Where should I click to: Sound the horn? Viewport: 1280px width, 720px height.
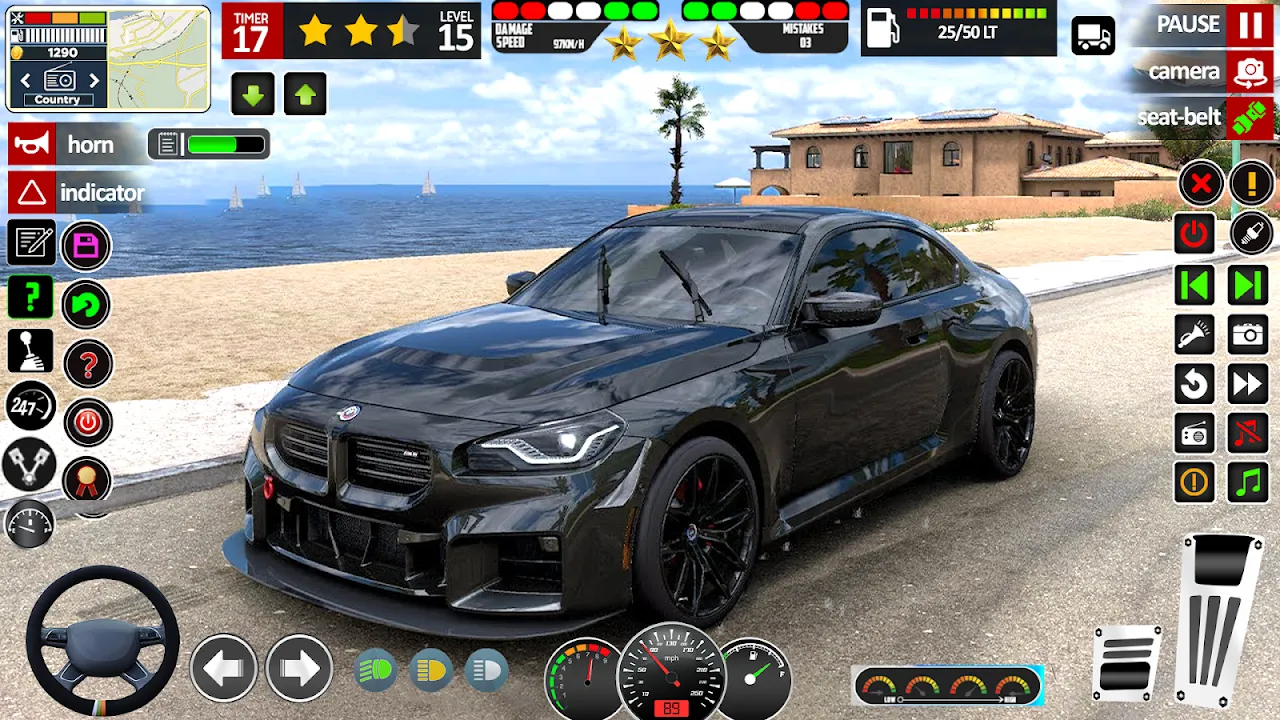coord(33,145)
